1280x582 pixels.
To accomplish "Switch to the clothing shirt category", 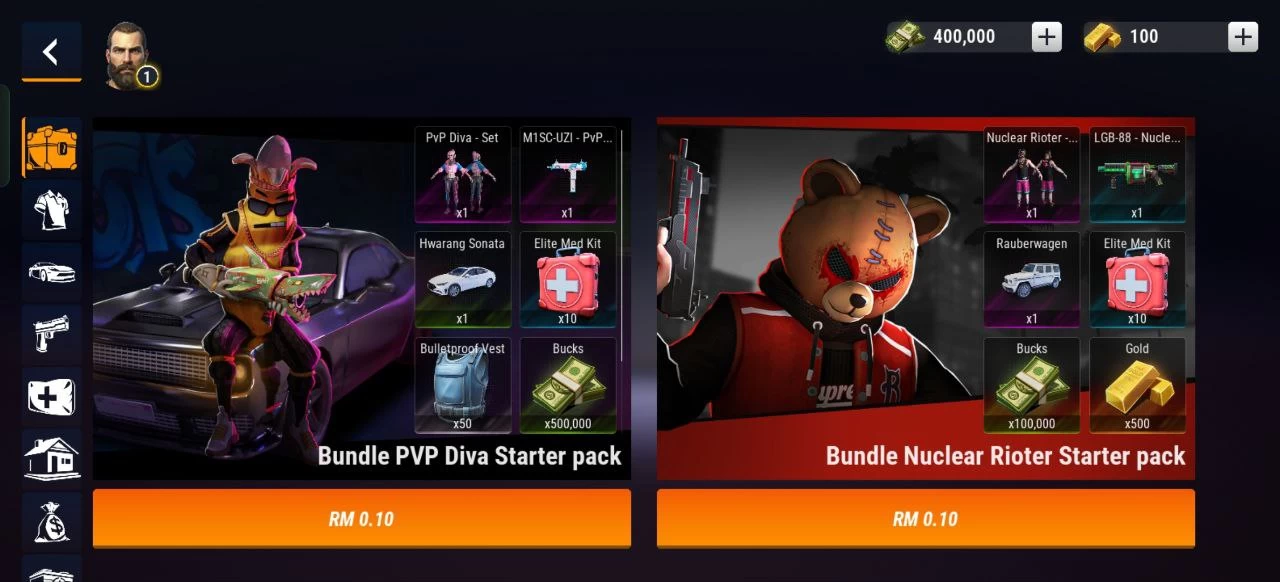I will pyautogui.click(x=51, y=209).
